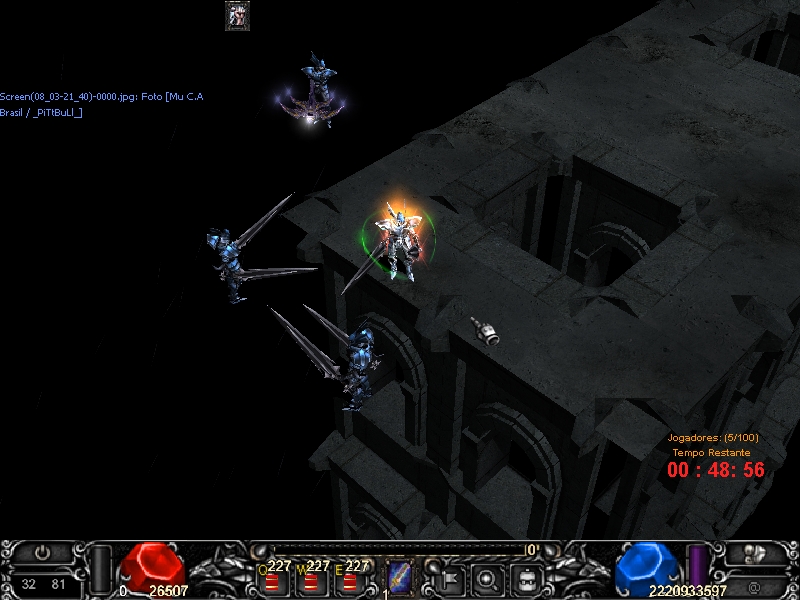Use the potion in the E slot
800x600 pixels.
coord(348,581)
